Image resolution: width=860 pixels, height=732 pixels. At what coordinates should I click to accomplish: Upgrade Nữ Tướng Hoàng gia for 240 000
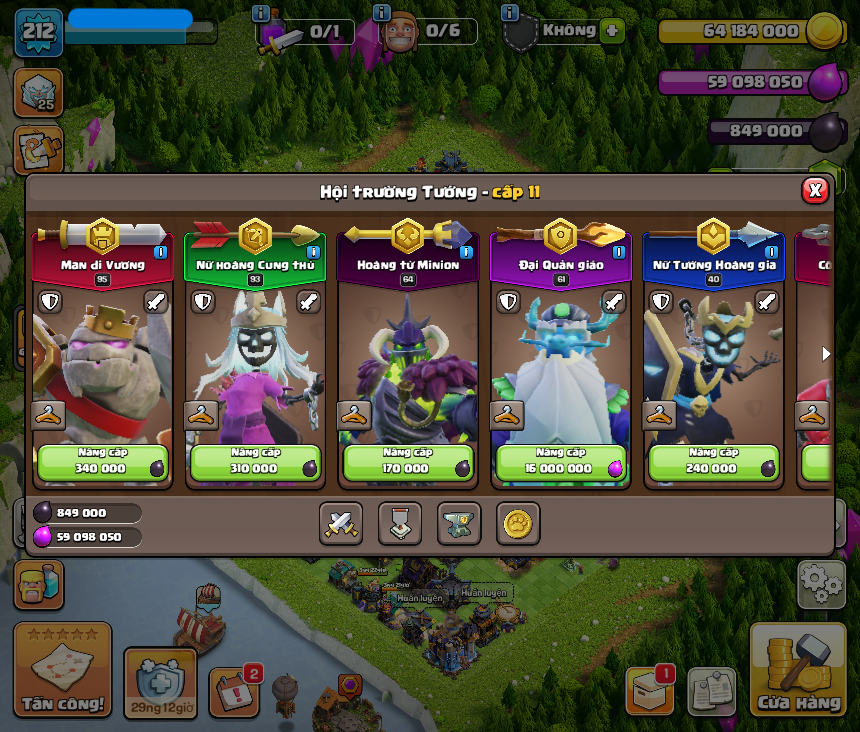tap(713, 462)
